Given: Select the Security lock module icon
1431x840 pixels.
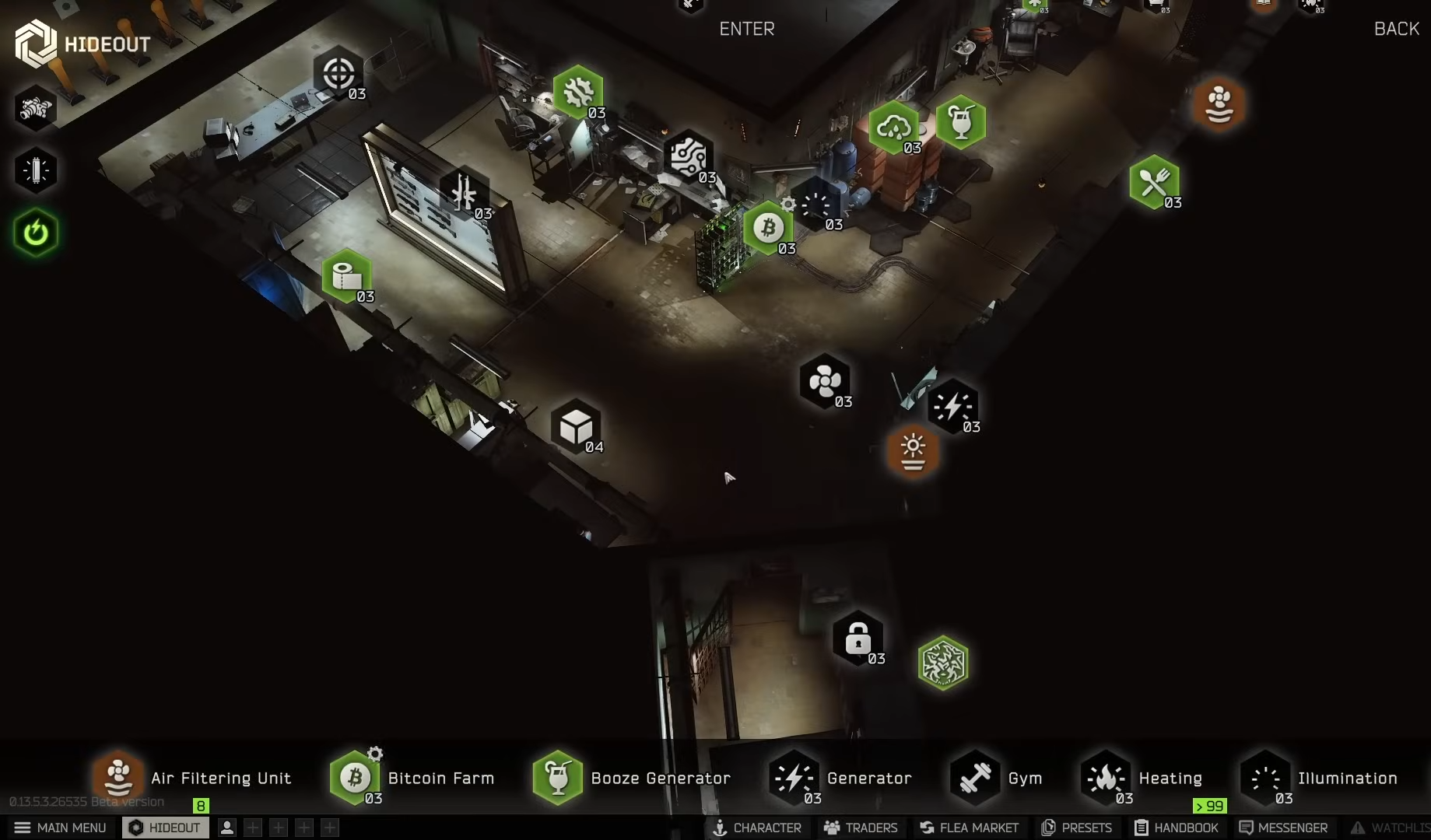Looking at the screenshot, I should (858, 638).
